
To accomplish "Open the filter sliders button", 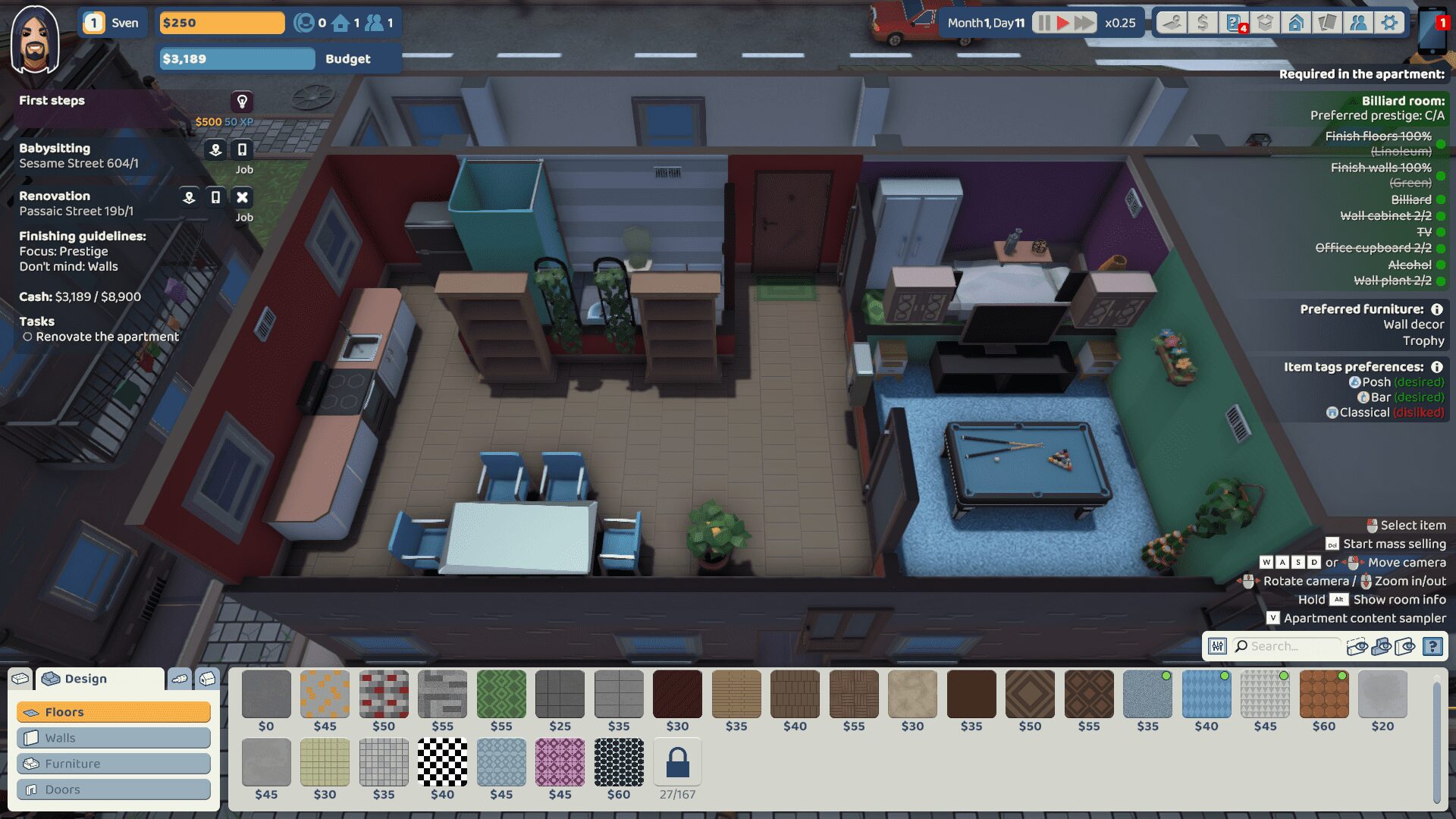I will 1217,646.
